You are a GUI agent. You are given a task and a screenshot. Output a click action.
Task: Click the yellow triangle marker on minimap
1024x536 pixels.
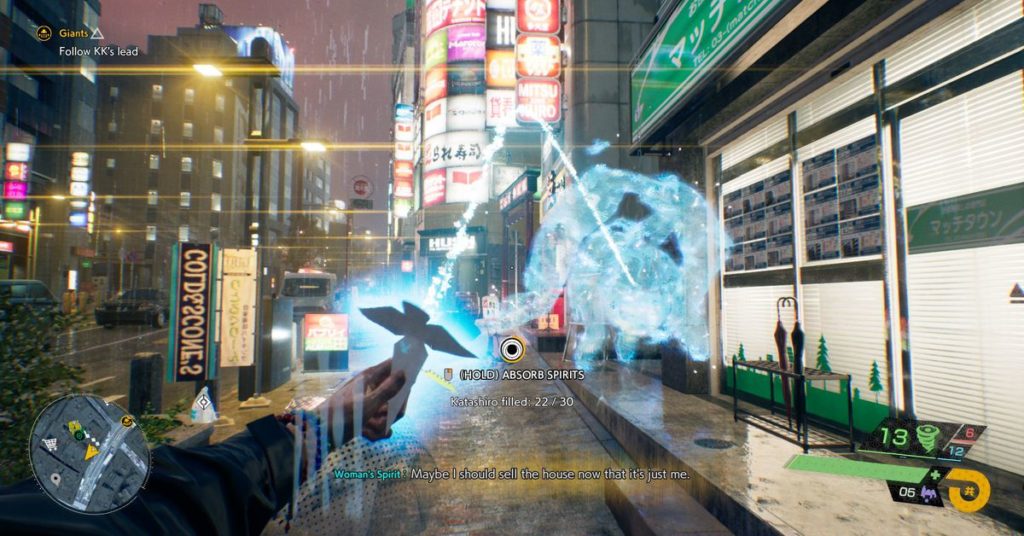(x=91, y=451)
